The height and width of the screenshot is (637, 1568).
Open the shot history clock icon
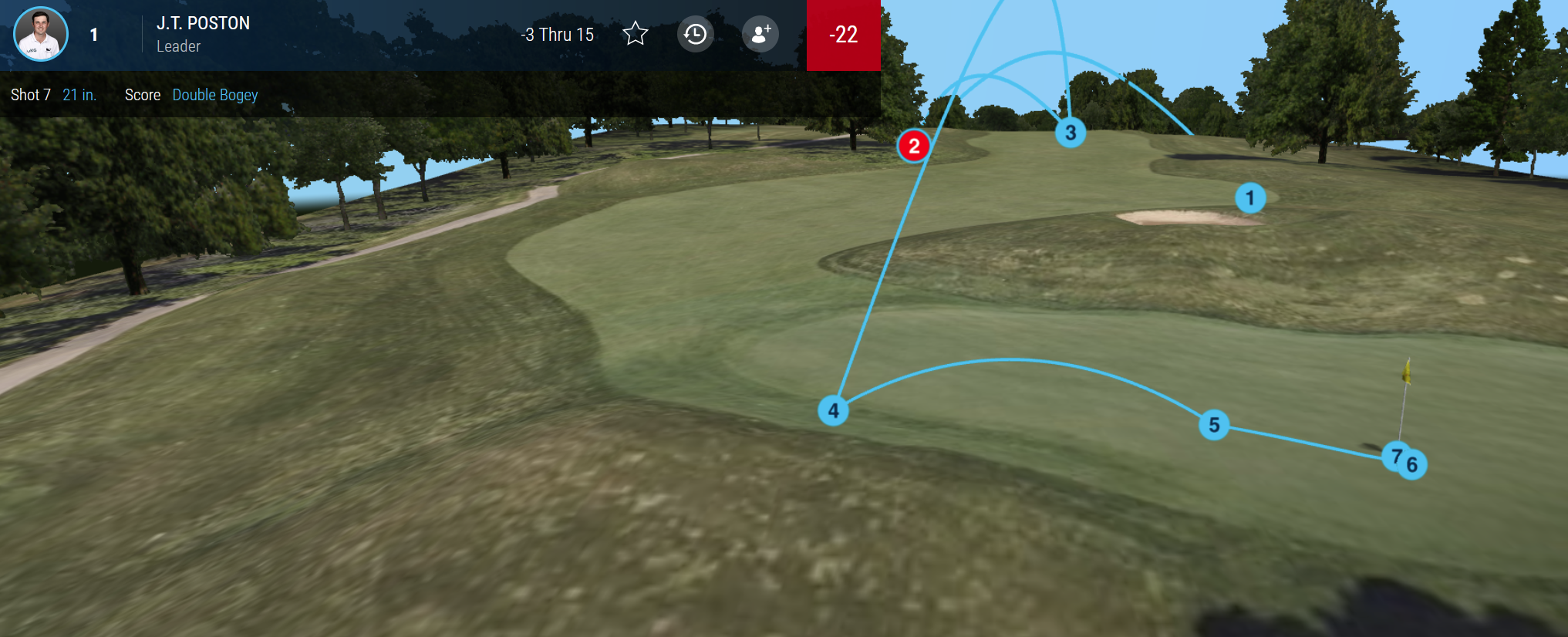[x=695, y=34]
